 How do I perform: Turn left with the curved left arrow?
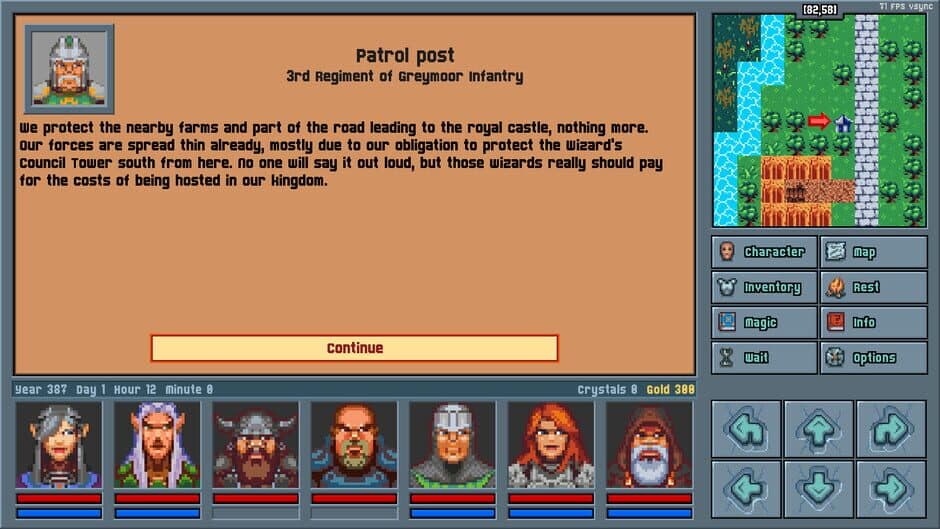coord(746,429)
